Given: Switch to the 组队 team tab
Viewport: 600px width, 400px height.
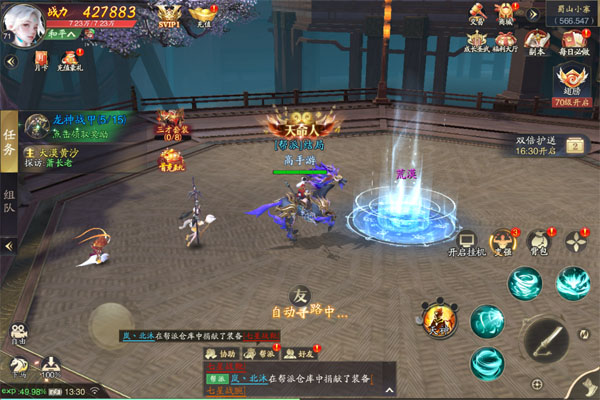Looking at the screenshot, I should 9,202.
